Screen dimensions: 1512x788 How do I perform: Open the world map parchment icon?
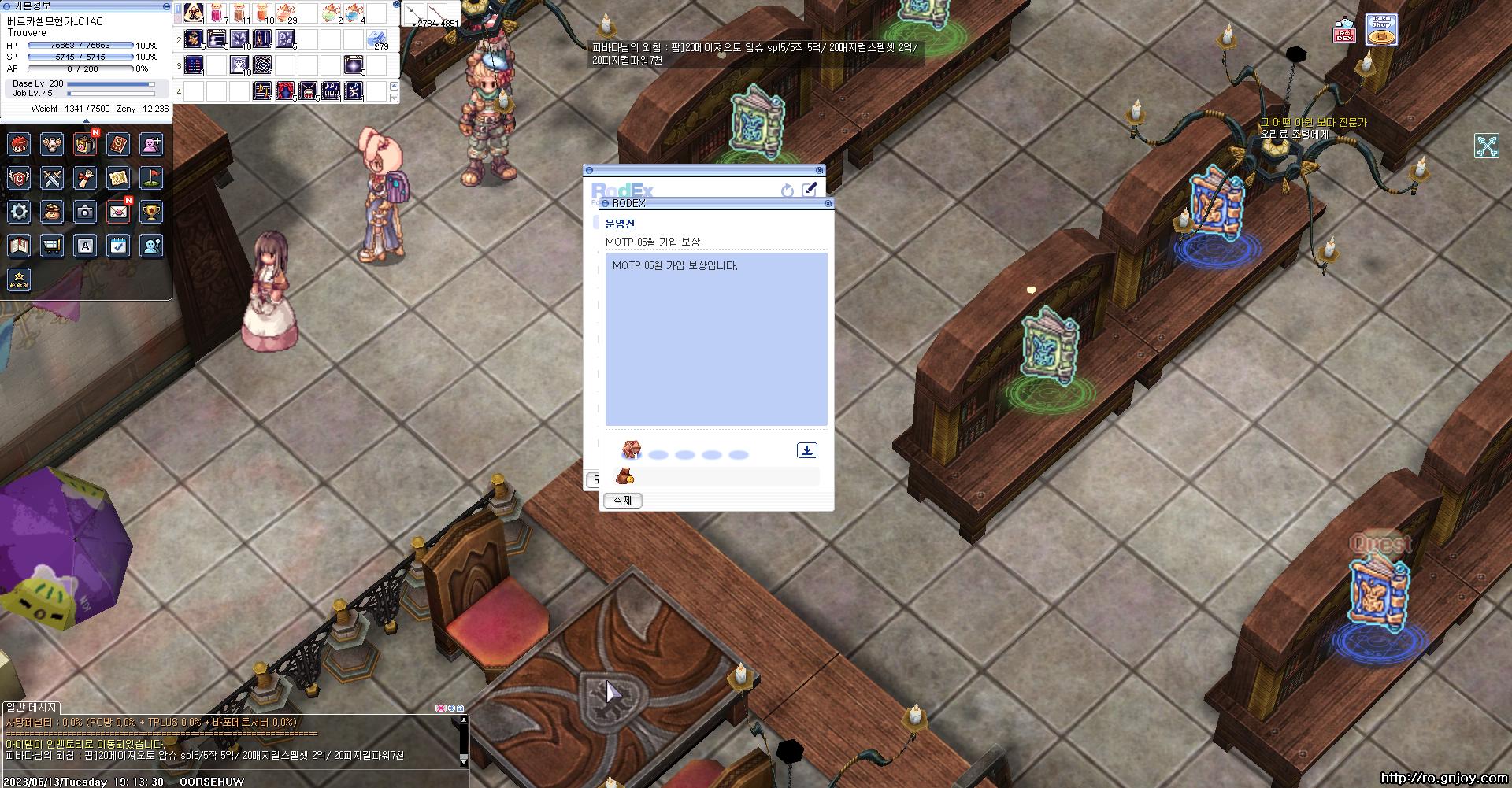118,178
